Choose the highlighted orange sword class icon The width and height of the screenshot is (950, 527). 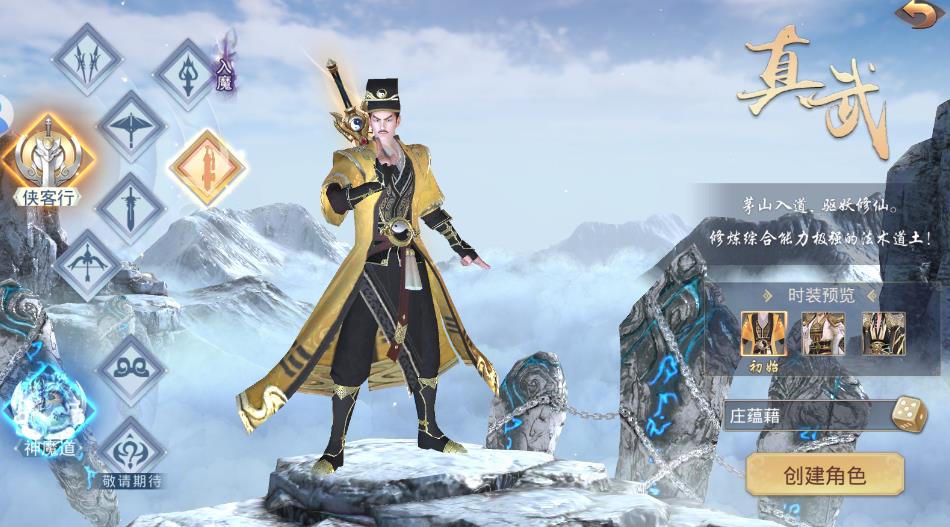pos(208,166)
